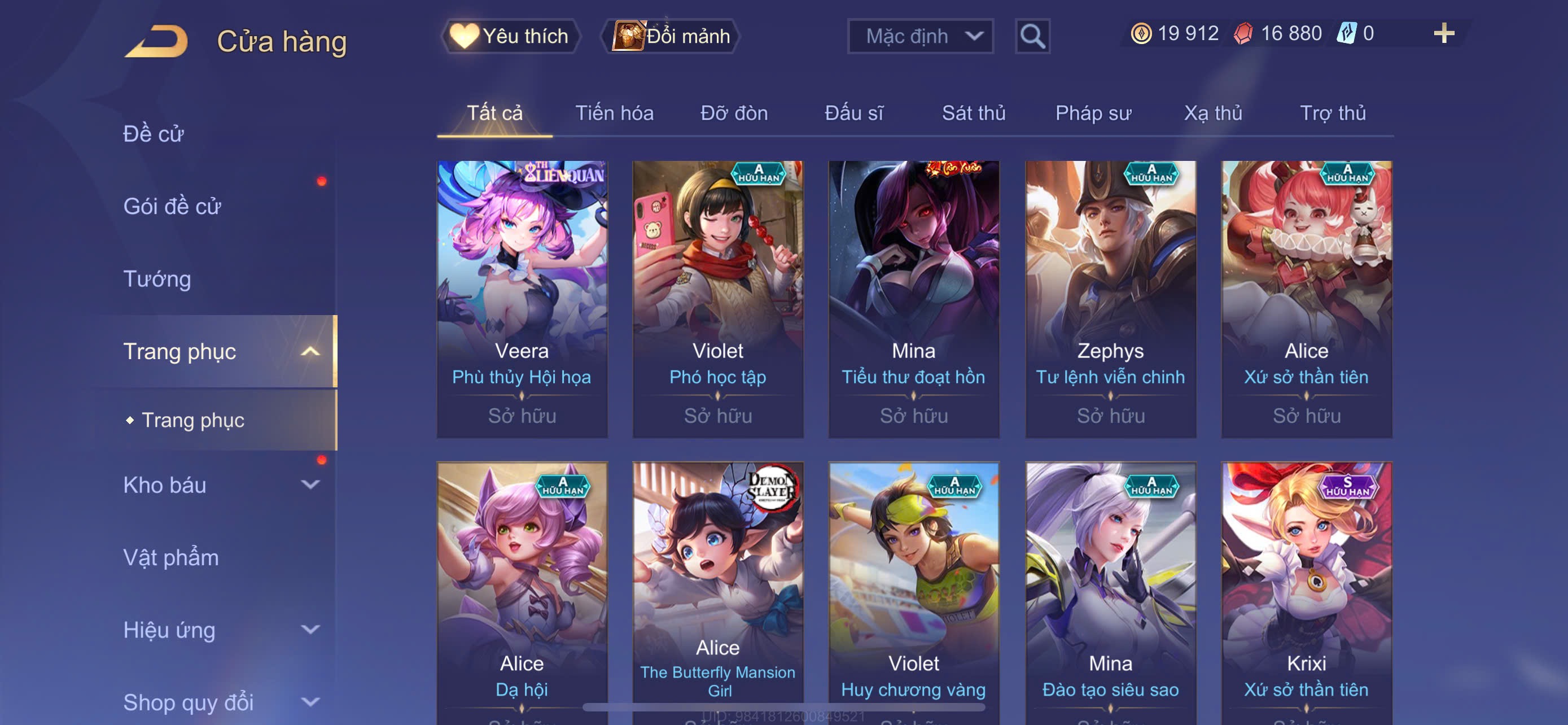1568x725 pixels.
Task: Click the magnifying glass search button
Action: click(x=1032, y=37)
